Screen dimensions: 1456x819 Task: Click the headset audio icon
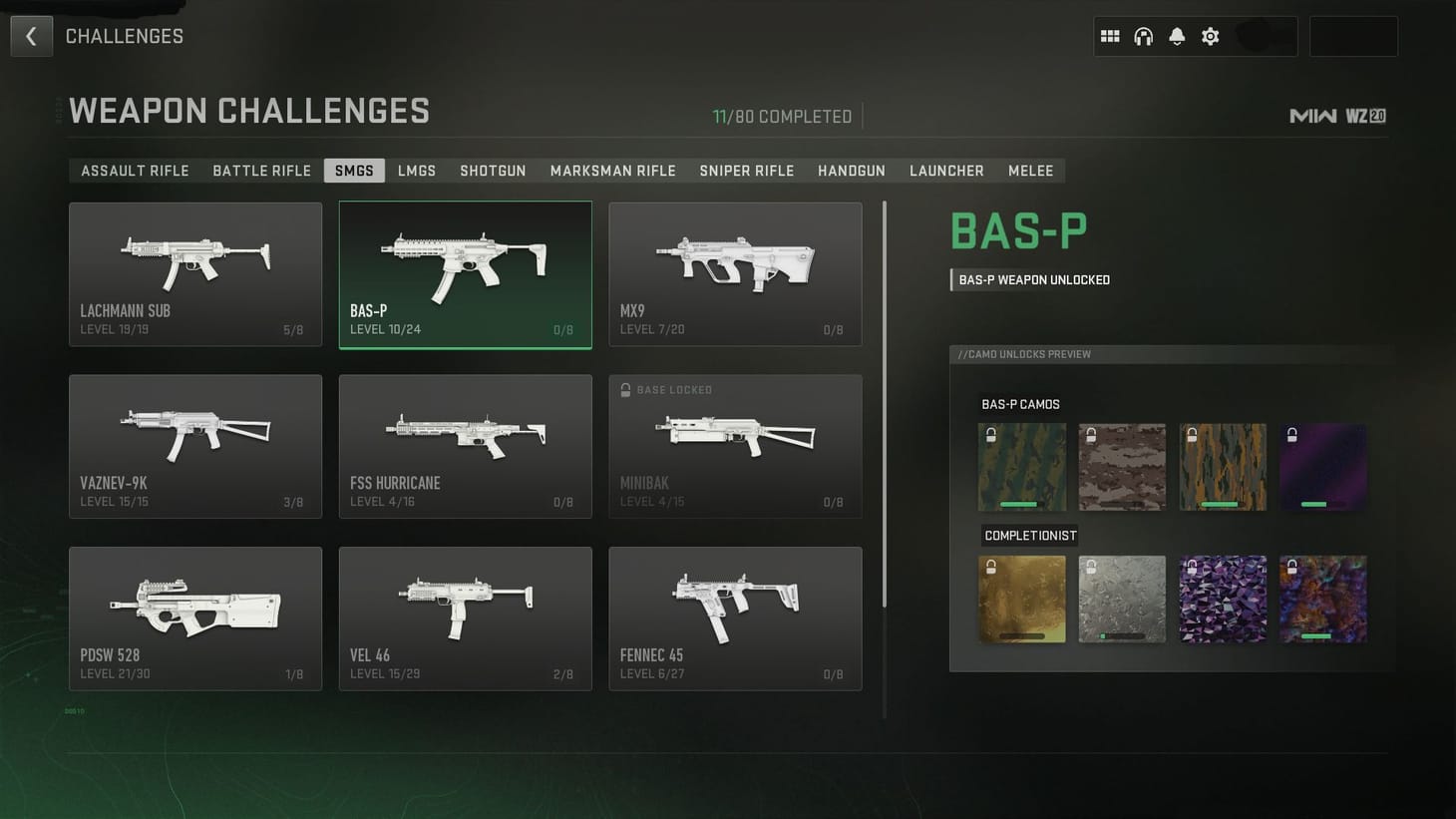(x=1143, y=36)
